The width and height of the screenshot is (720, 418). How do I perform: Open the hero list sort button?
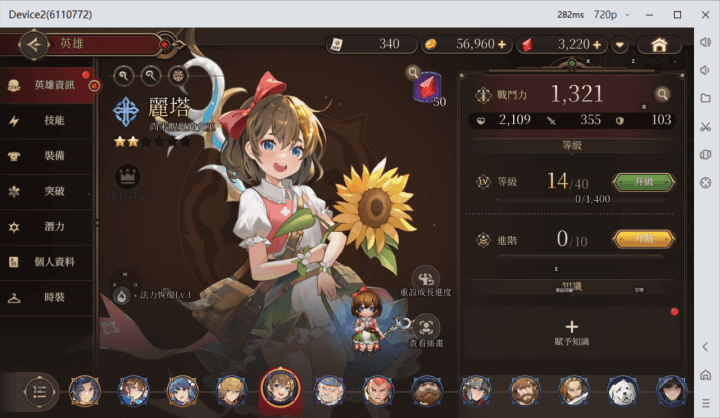pos(40,390)
